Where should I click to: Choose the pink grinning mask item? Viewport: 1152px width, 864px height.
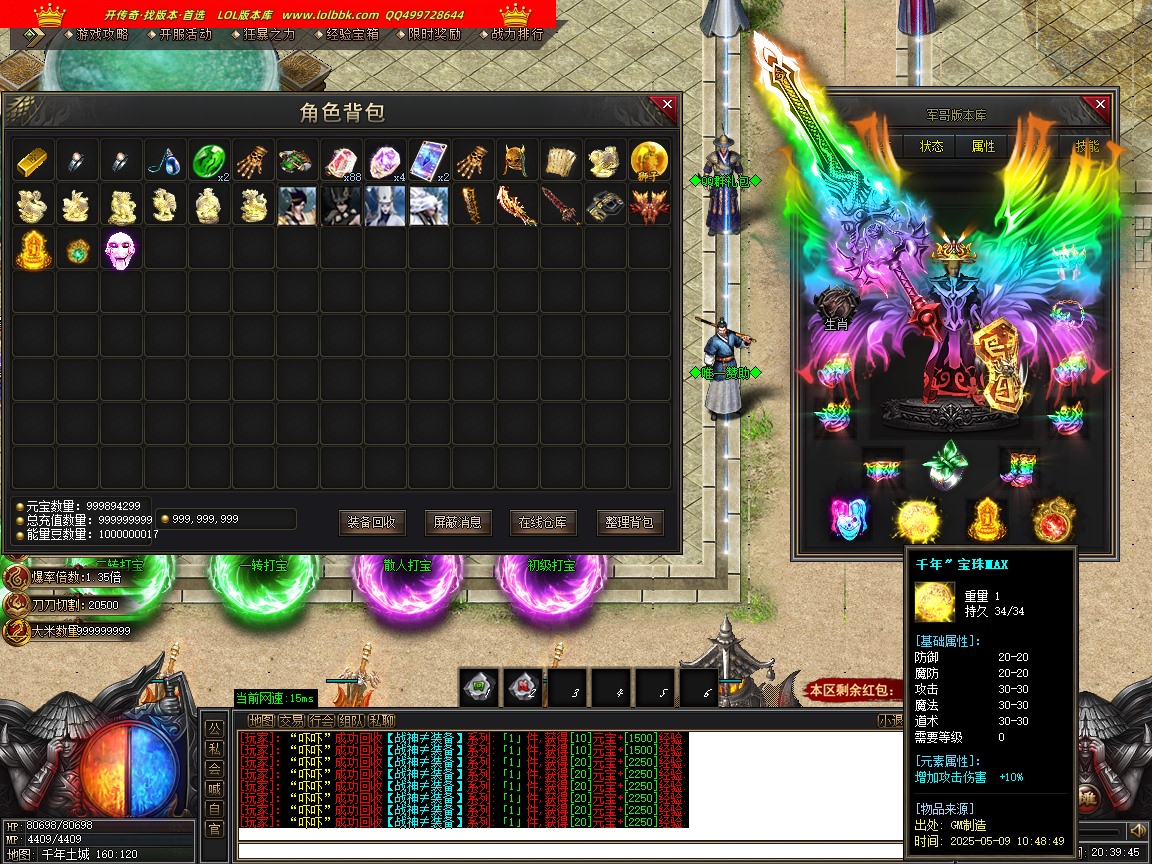pyautogui.click(x=120, y=249)
